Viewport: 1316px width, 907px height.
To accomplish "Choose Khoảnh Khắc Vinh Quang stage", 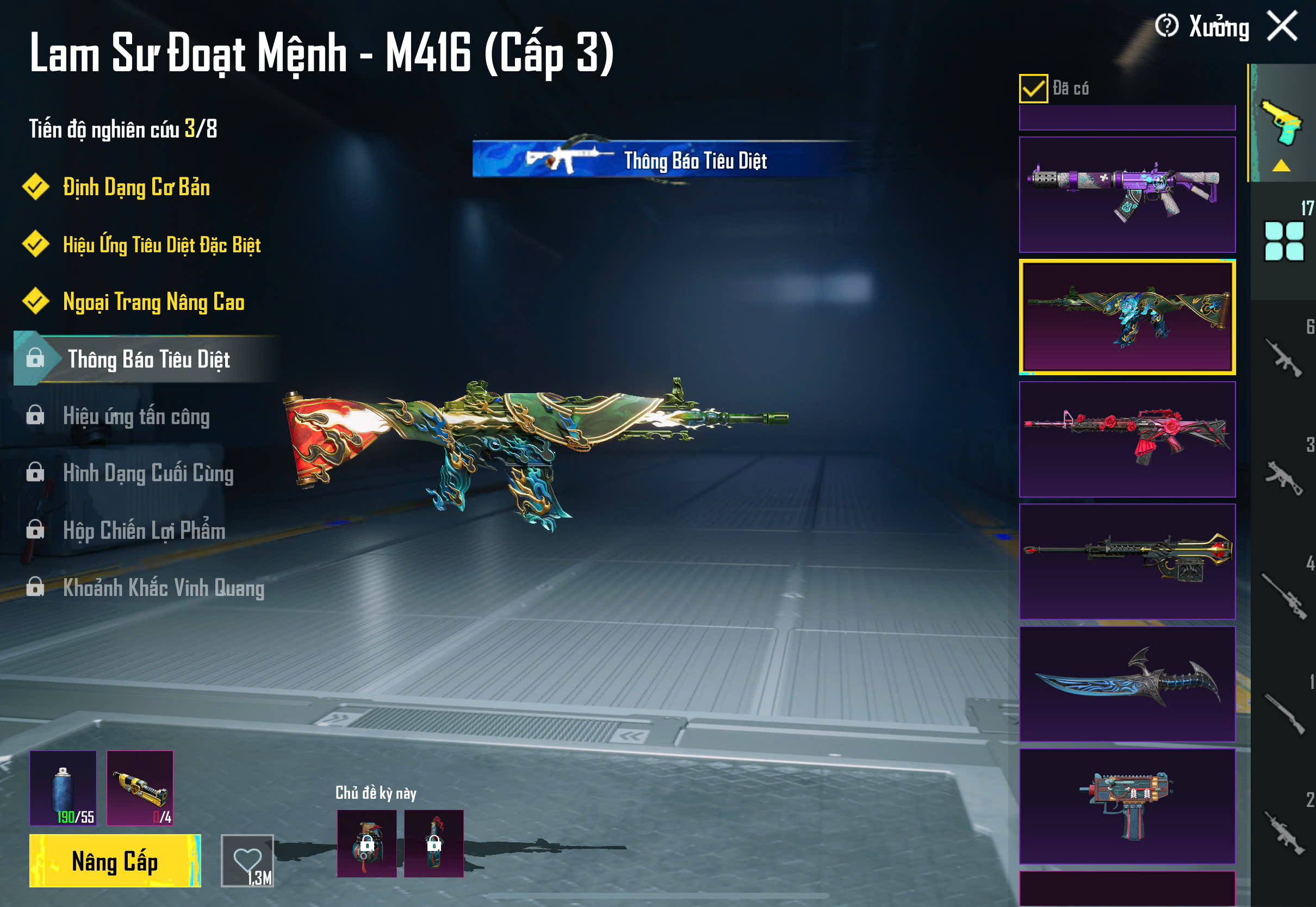I will coord(163,588).
